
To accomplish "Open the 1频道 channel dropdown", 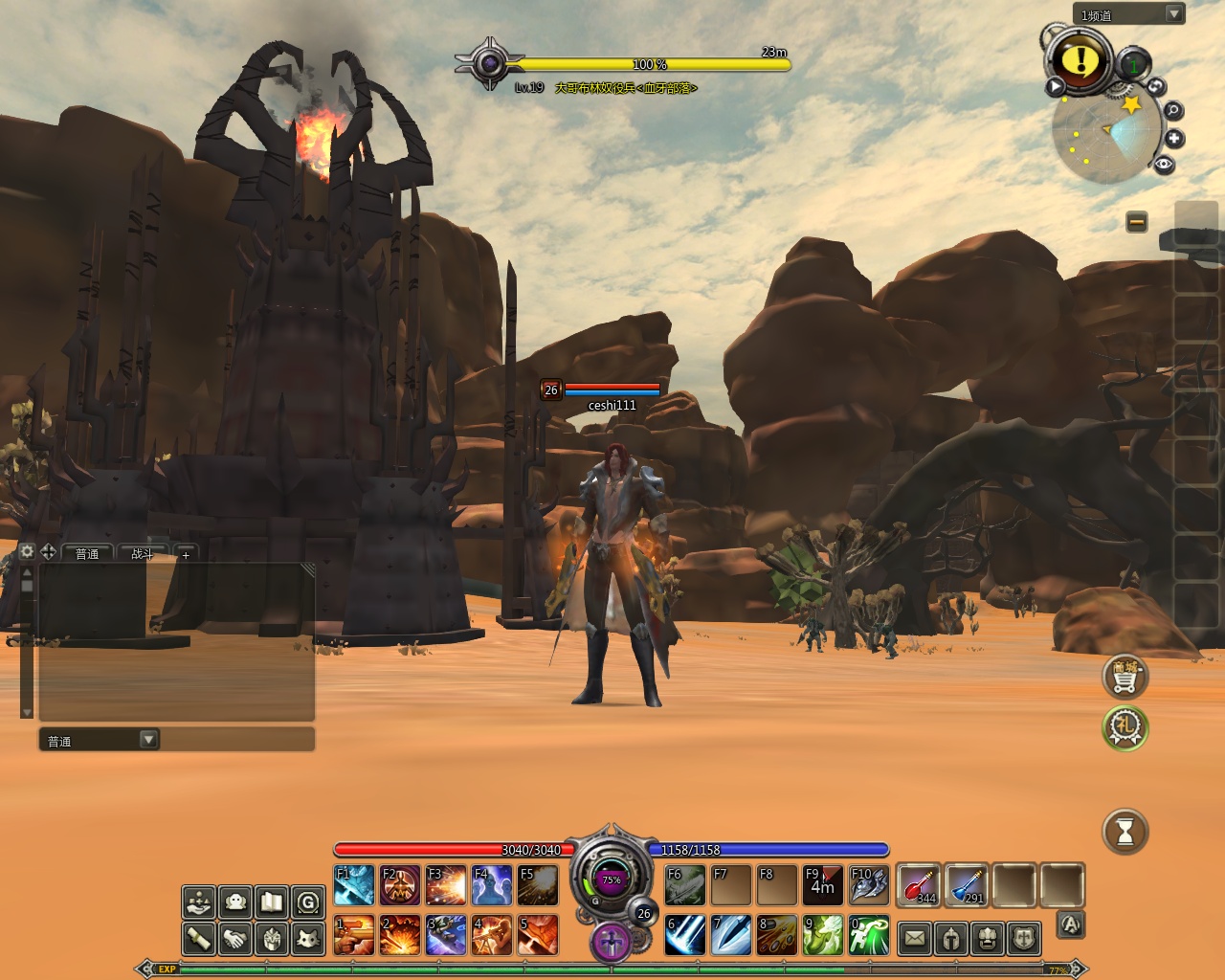I will [1173, 14].
